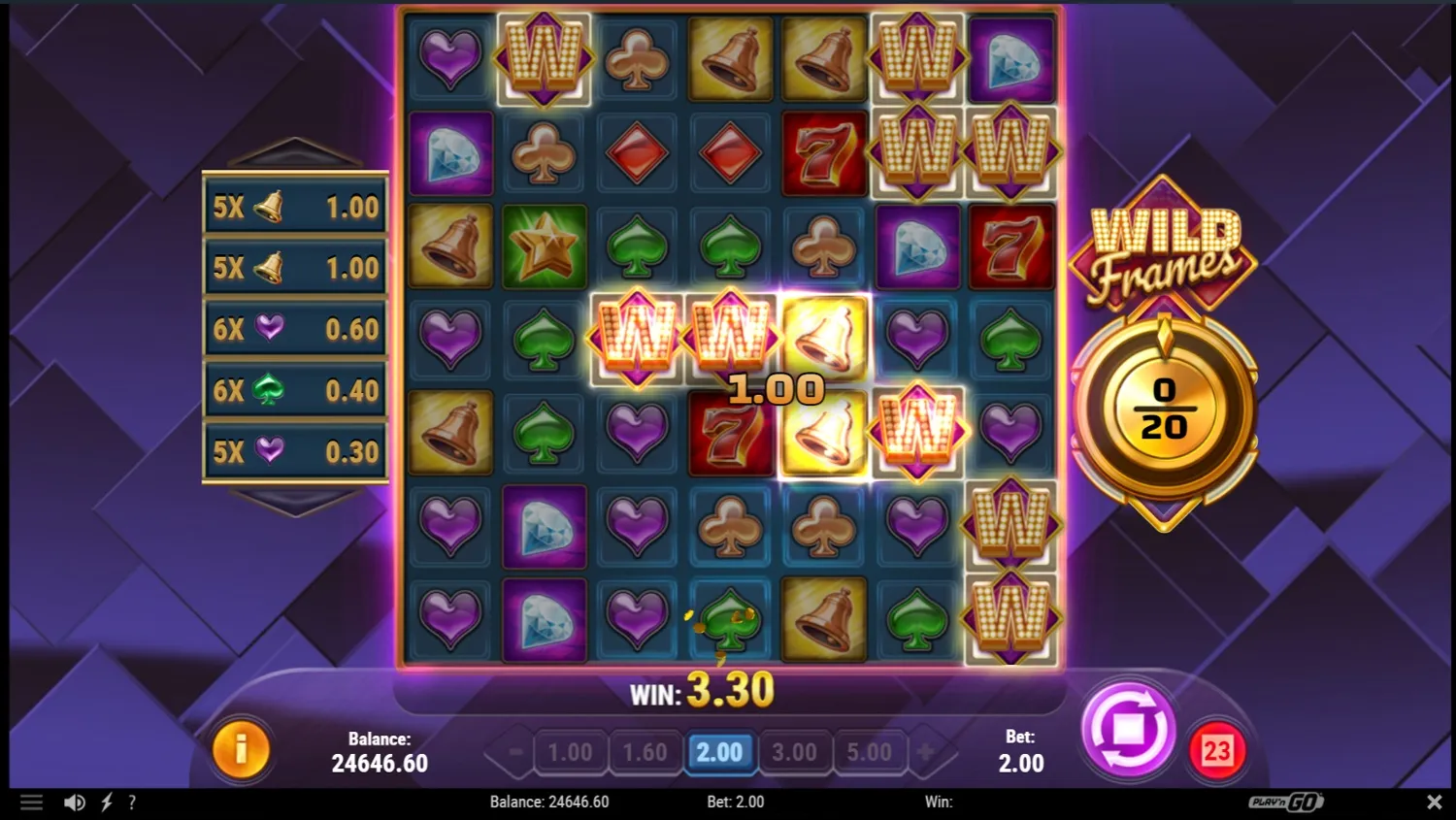Viewport: 1456px width, 820px height.
Task: Click the bottom chevron below the win list
Action: pyautogui.click(x=294, y=502)
